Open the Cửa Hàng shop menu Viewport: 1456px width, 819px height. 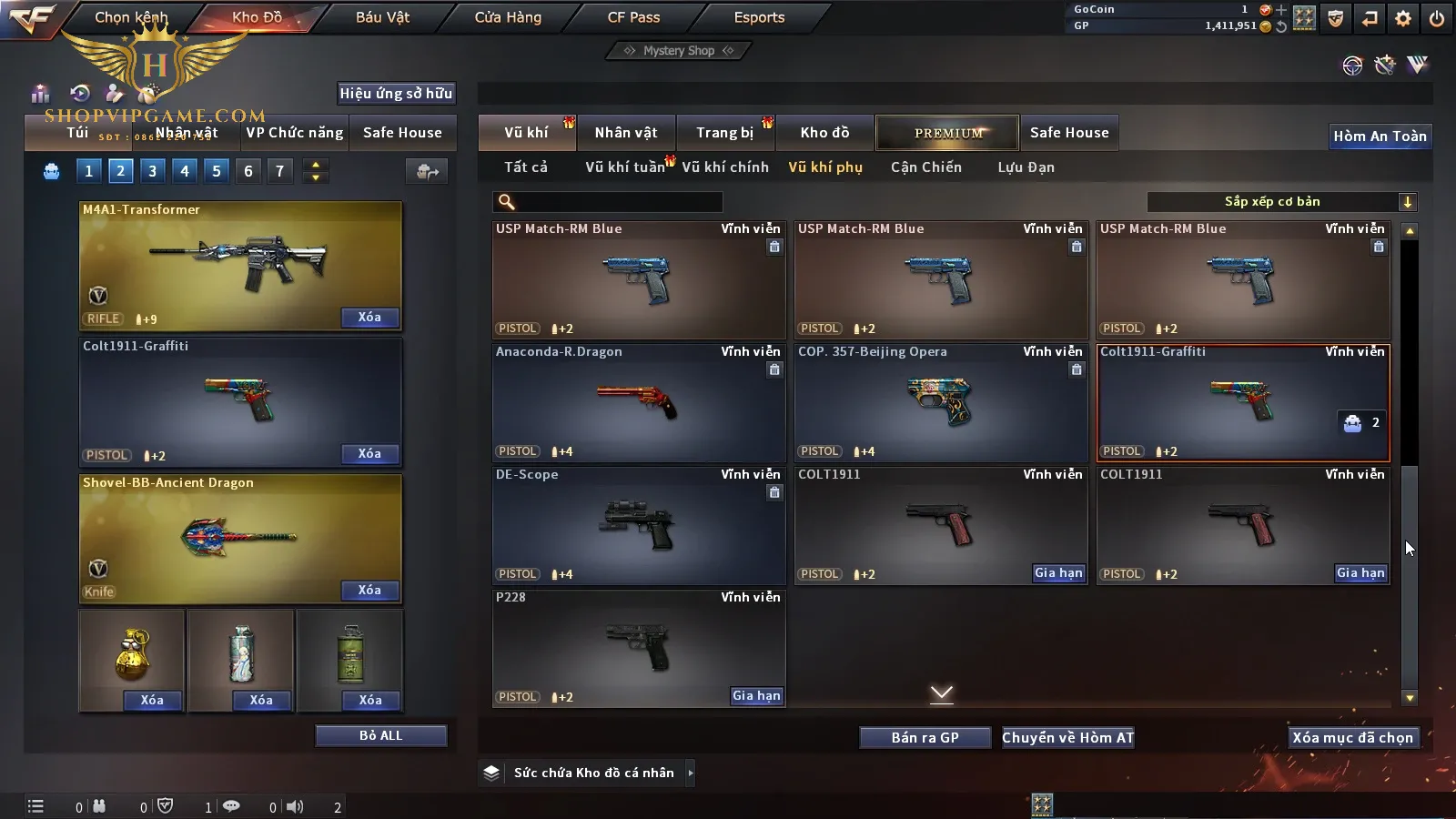tap(508, 17)
